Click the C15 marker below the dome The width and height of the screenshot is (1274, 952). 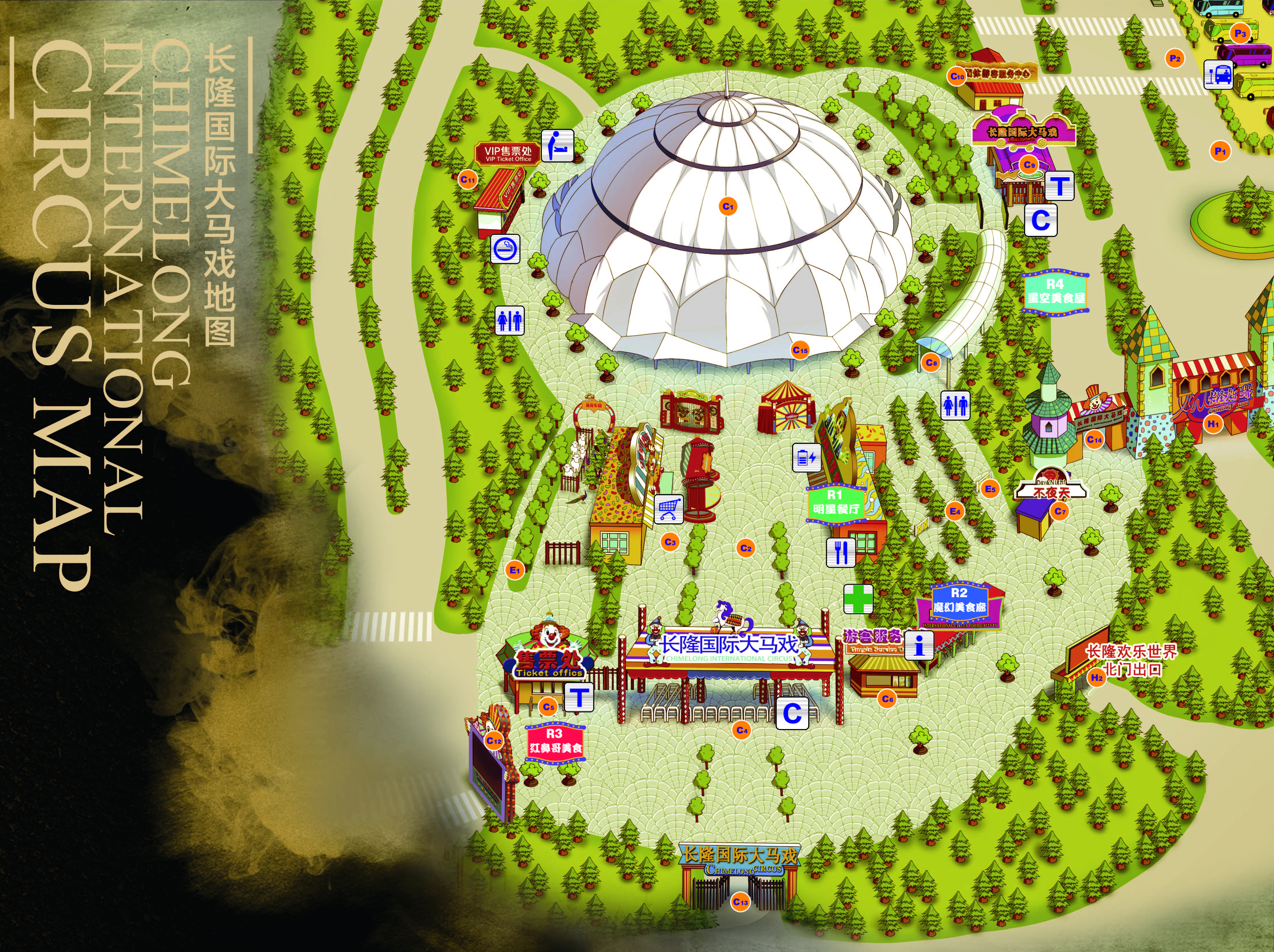[x=800, y=349]
